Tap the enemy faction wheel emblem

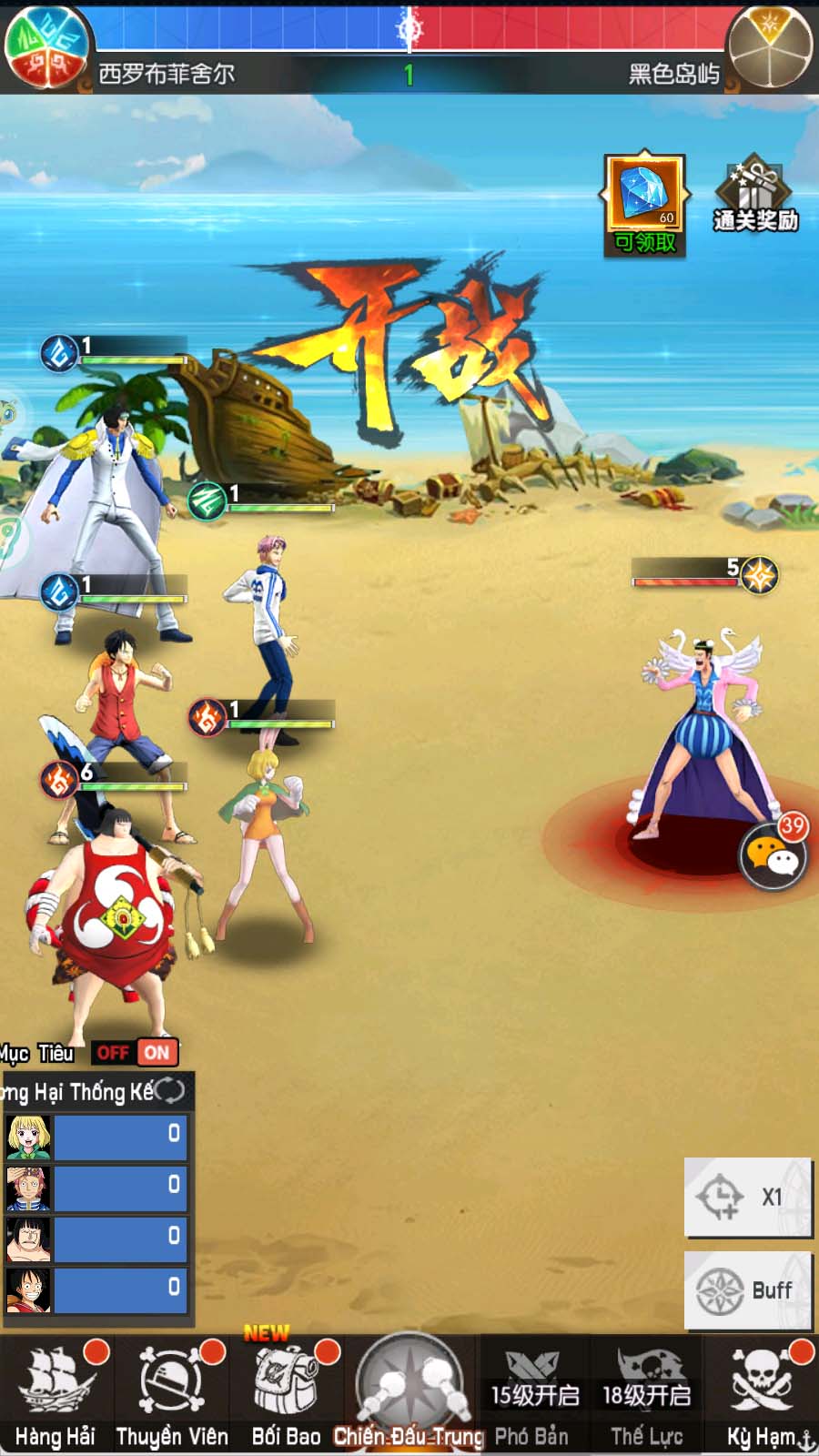pos(770,47)
